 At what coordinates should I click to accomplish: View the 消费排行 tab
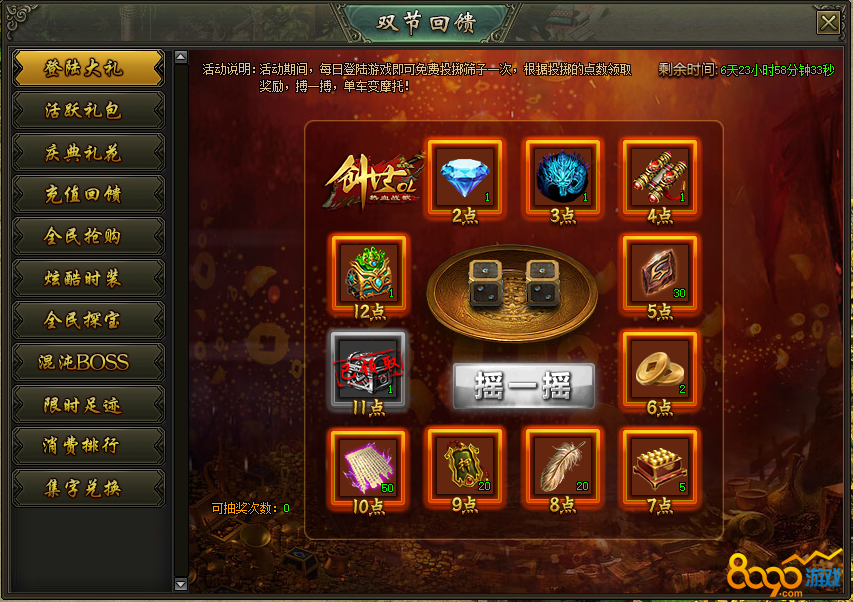tap(88, 446)
